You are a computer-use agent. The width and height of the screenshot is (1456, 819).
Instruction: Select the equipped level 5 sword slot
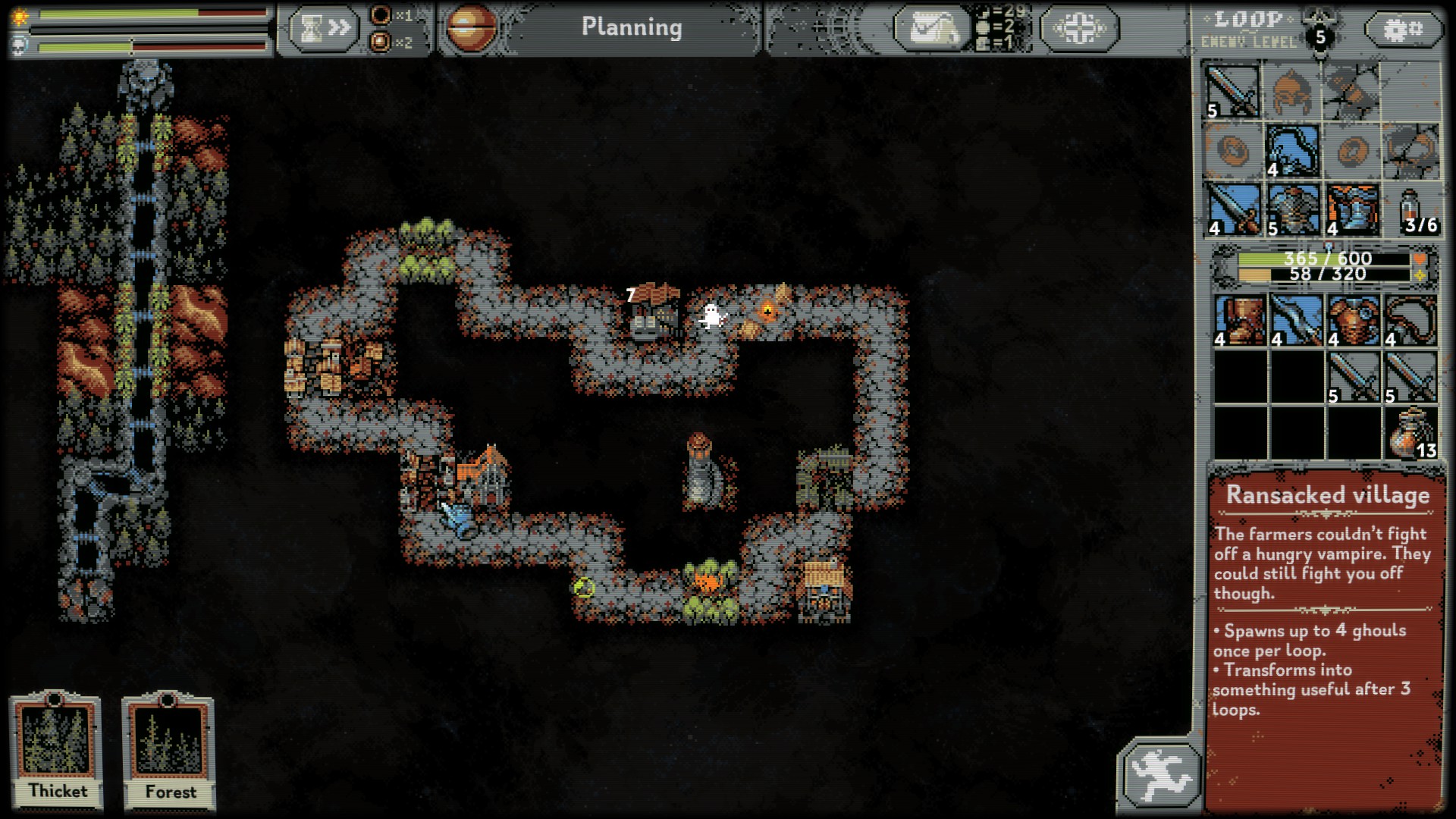coord(1232,92)
